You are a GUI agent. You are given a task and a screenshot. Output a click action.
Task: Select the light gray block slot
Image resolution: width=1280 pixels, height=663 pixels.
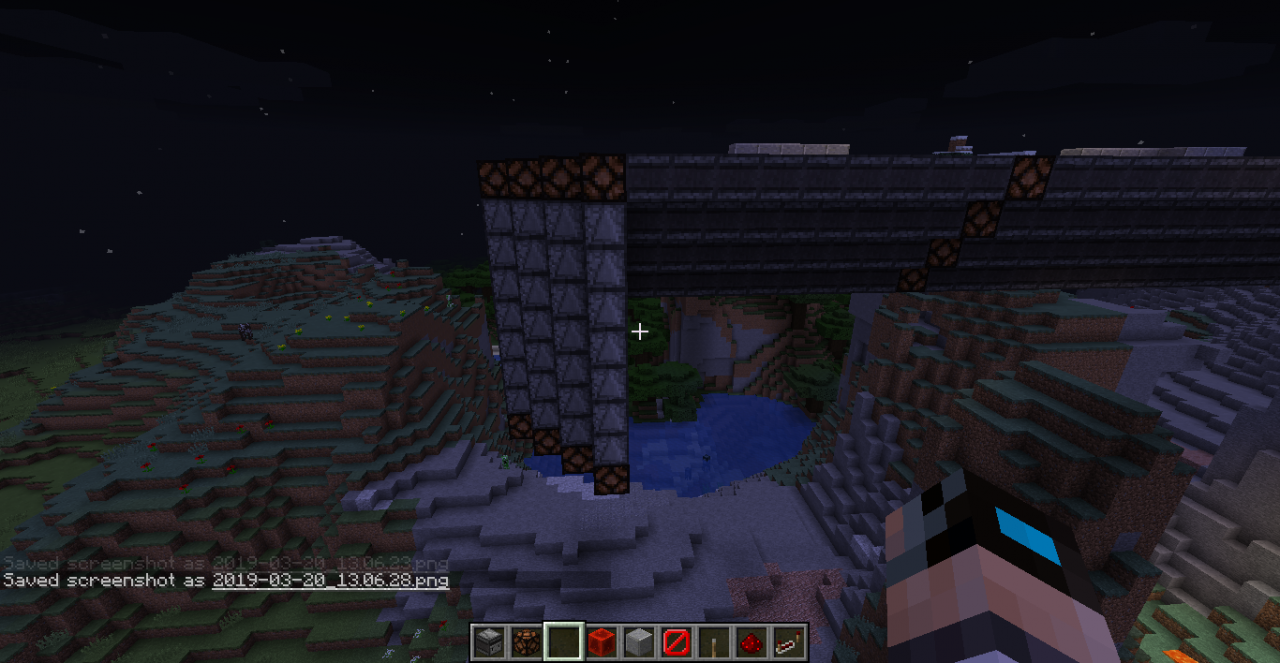point(638,641)
